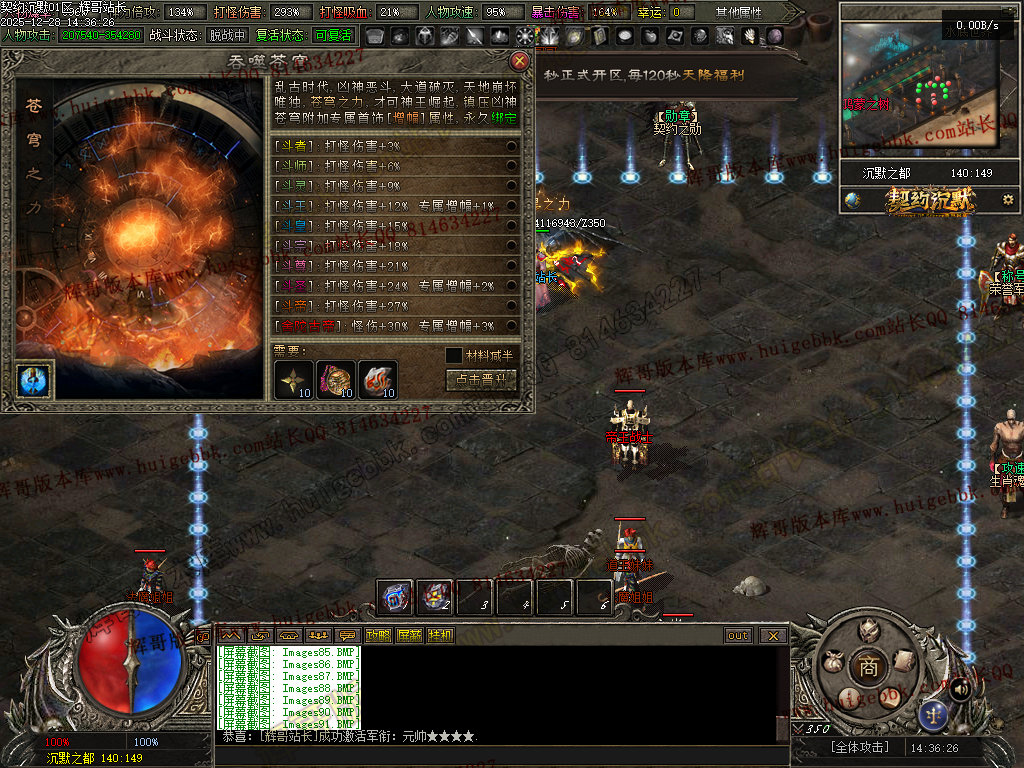The image size is (1024, 768).
Task: Use the first hotbar skill slot
Action: tap(396, 597)
